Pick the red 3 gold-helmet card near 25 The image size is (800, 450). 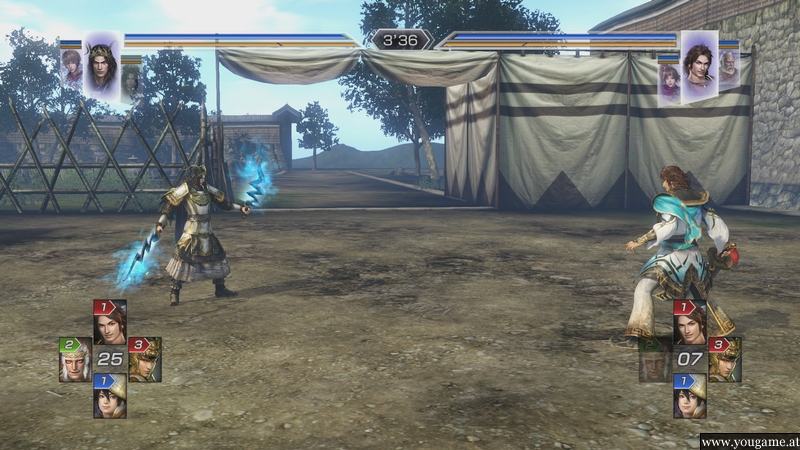point(144,359)
